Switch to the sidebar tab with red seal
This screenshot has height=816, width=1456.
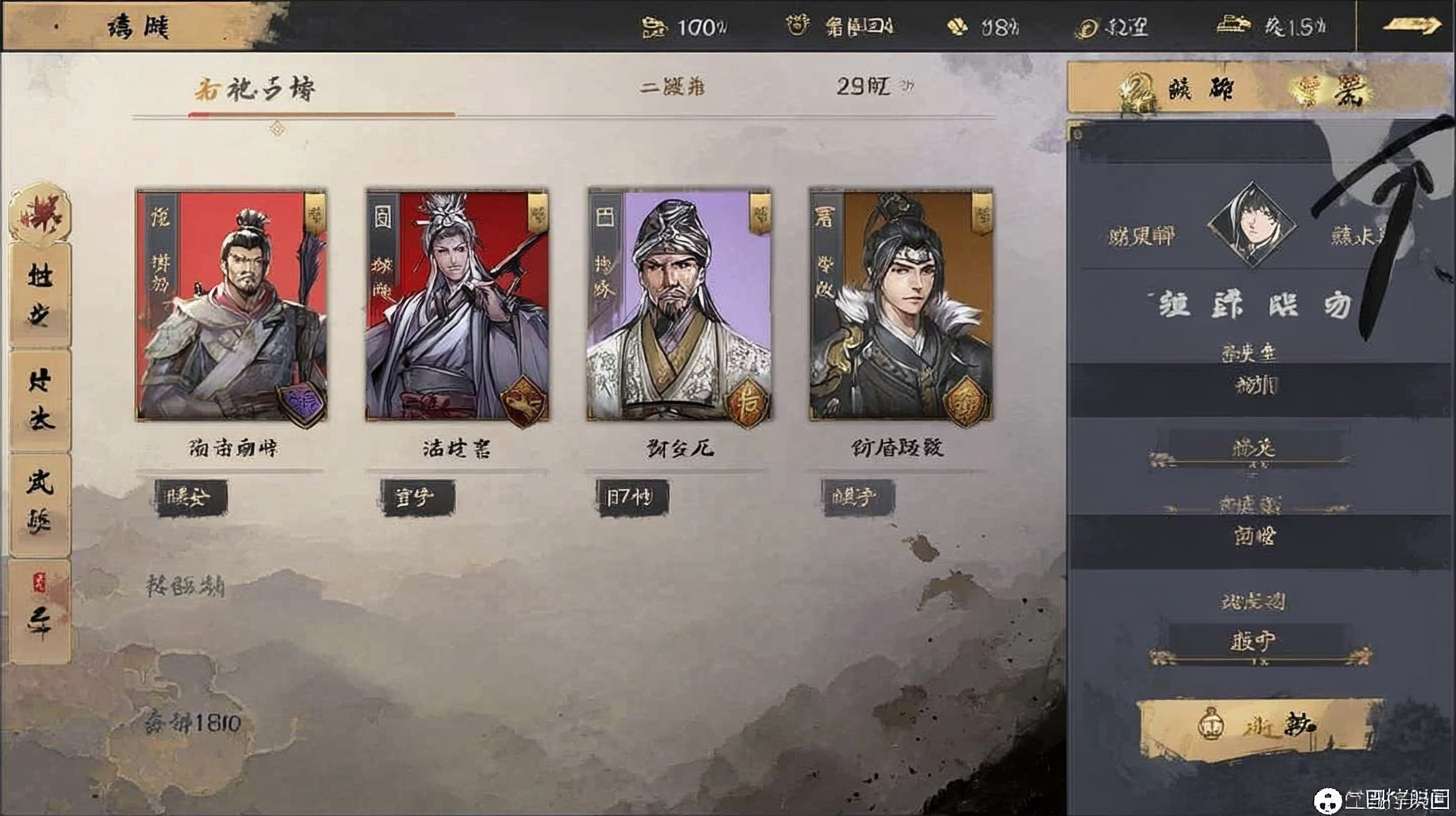point(40,611)
